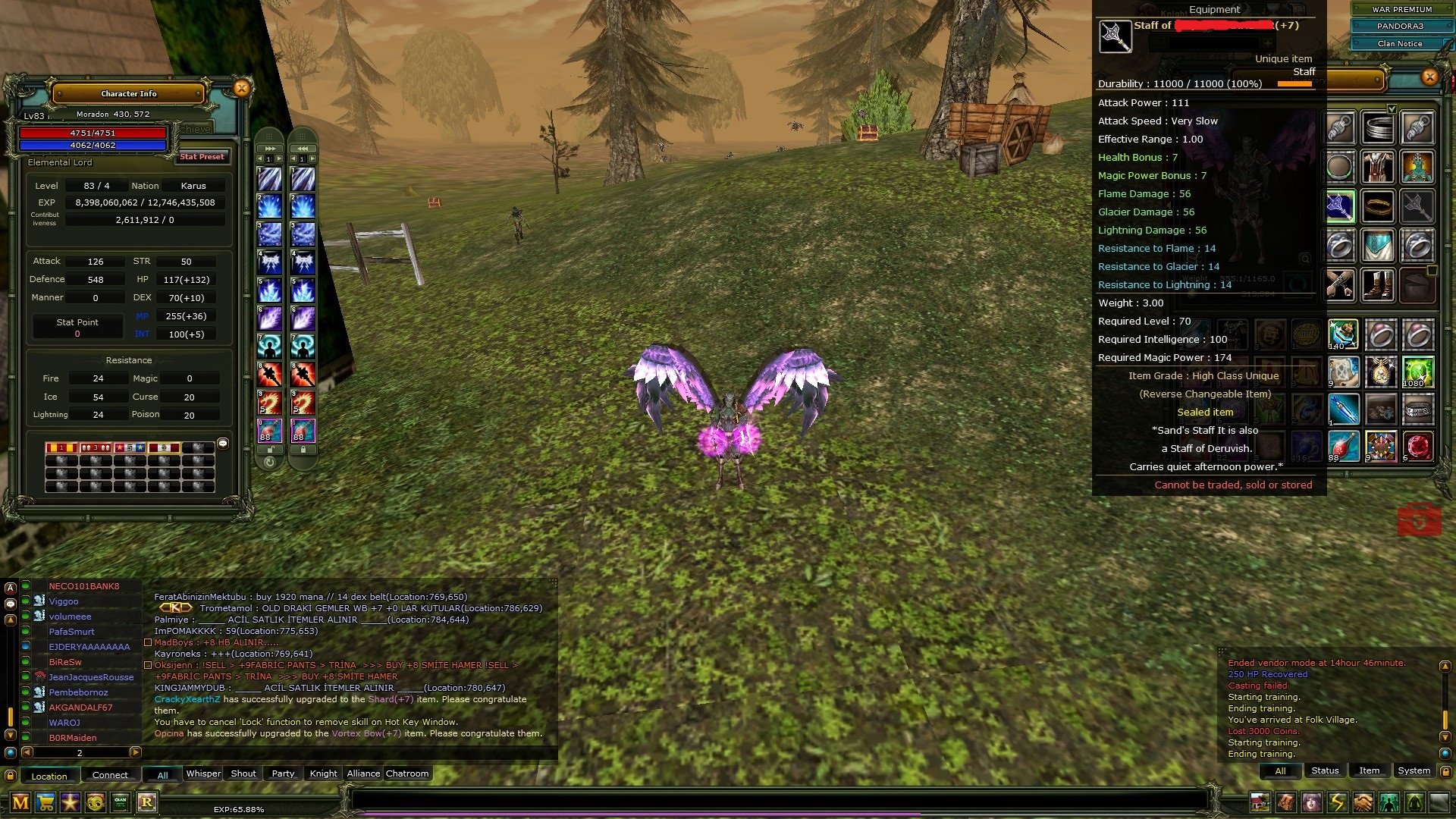Image resolution: width=1456 pixels, height=819 pixels.
Task: Close the inventory window
Action: [1429, 77]
